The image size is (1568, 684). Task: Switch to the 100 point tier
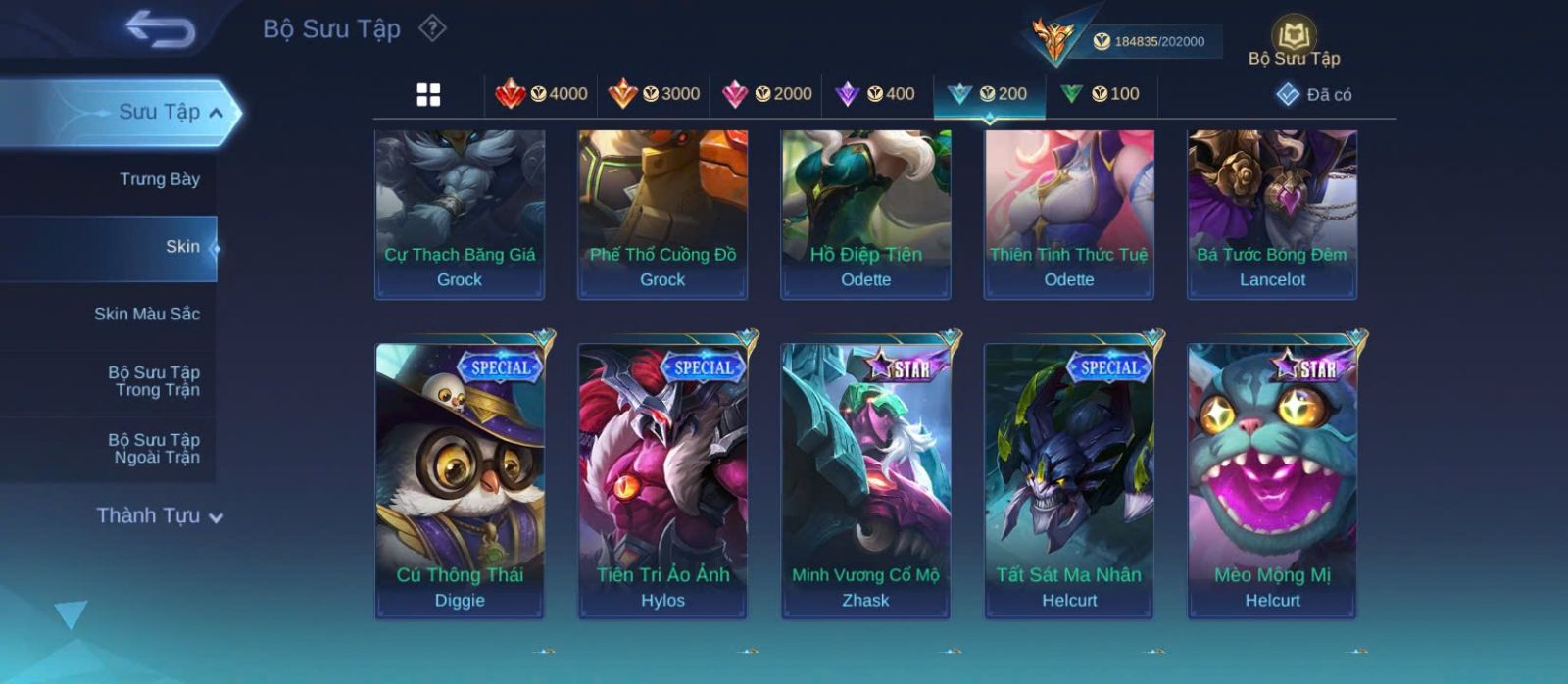[1101, 94]
